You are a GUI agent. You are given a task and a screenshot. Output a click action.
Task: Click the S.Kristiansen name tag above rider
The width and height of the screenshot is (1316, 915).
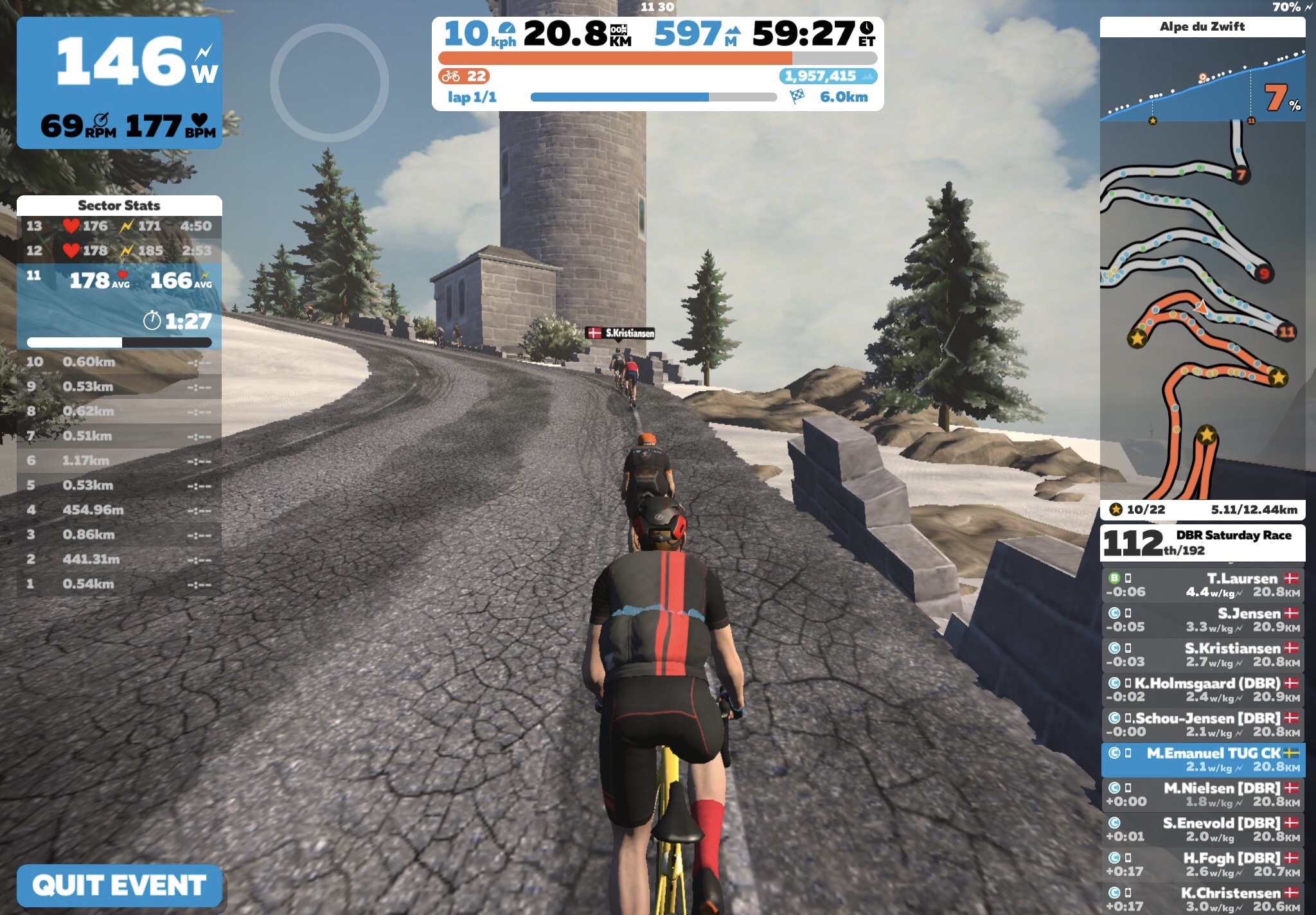[x=621, y=333]
